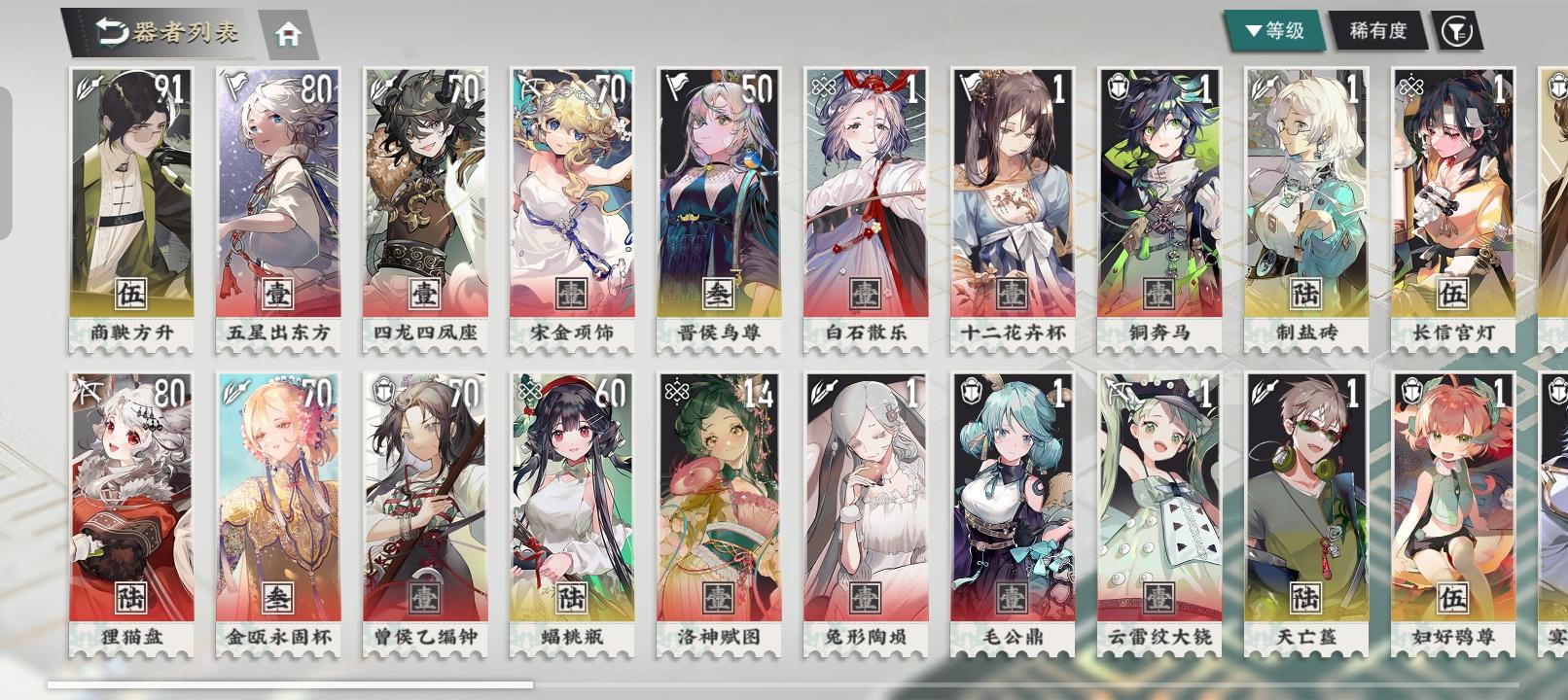Click the 铜奔马 name label
The width and height of the screenshot is (1568, 700).
pos(1159,332)
